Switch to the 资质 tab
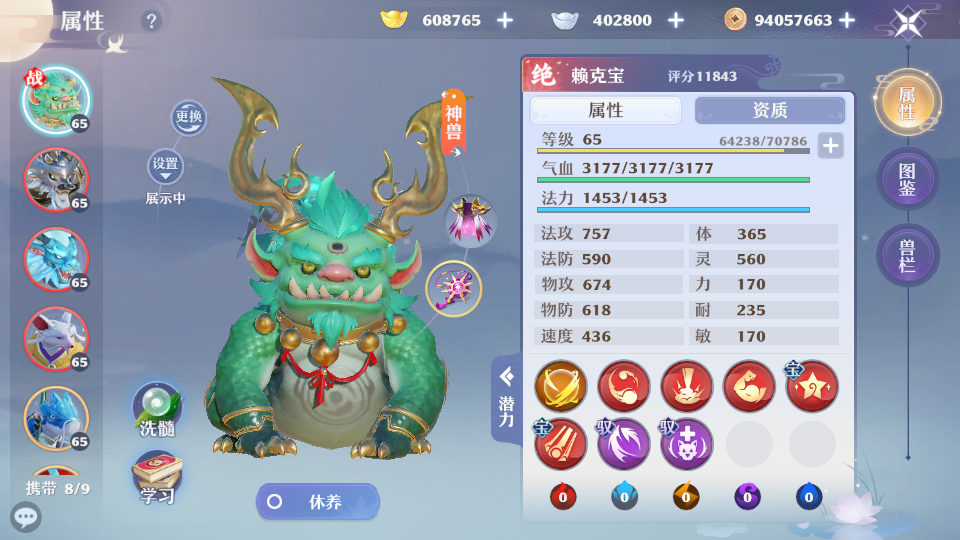The image size is (960, 540). (769, 110)
